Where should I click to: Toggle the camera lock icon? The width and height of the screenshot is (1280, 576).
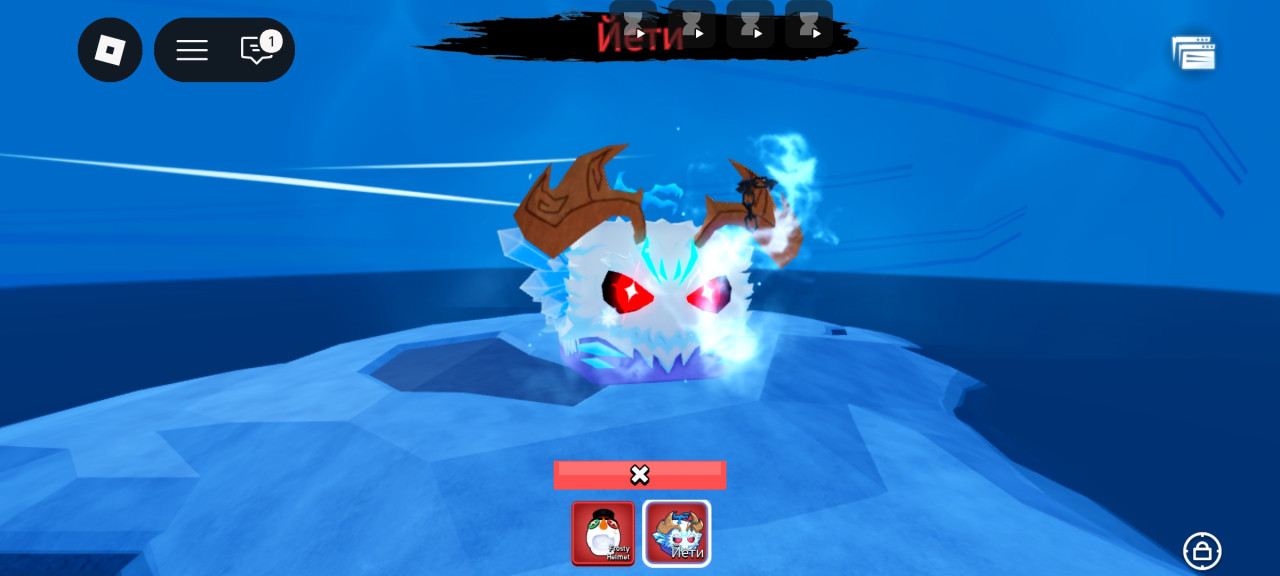(x=1202, y=550)
